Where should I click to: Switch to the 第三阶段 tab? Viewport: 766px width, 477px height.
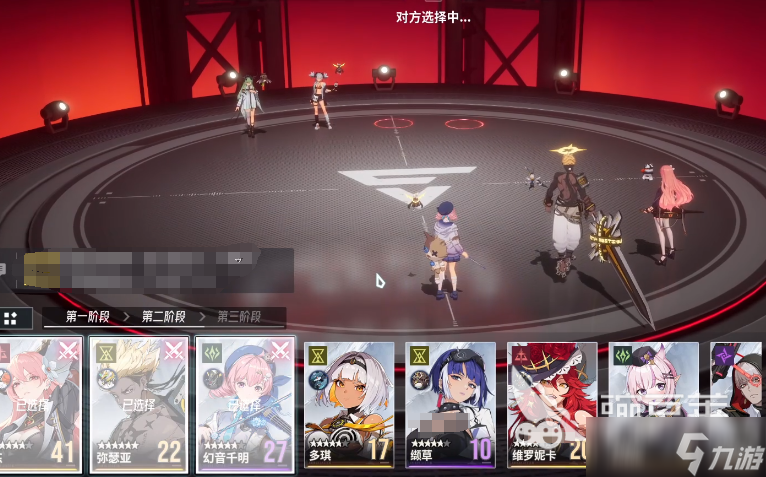pos(238,317)
